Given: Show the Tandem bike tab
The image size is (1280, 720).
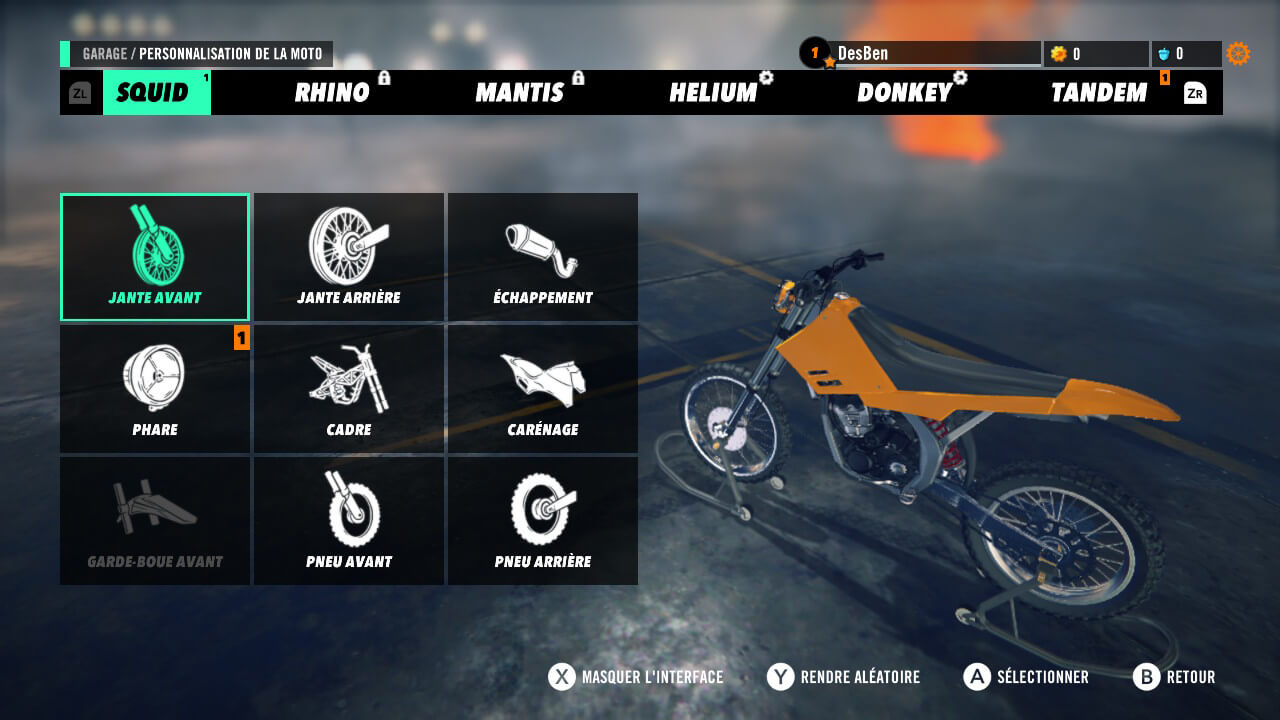Looking at the screenshot, I should [1098, 93].
